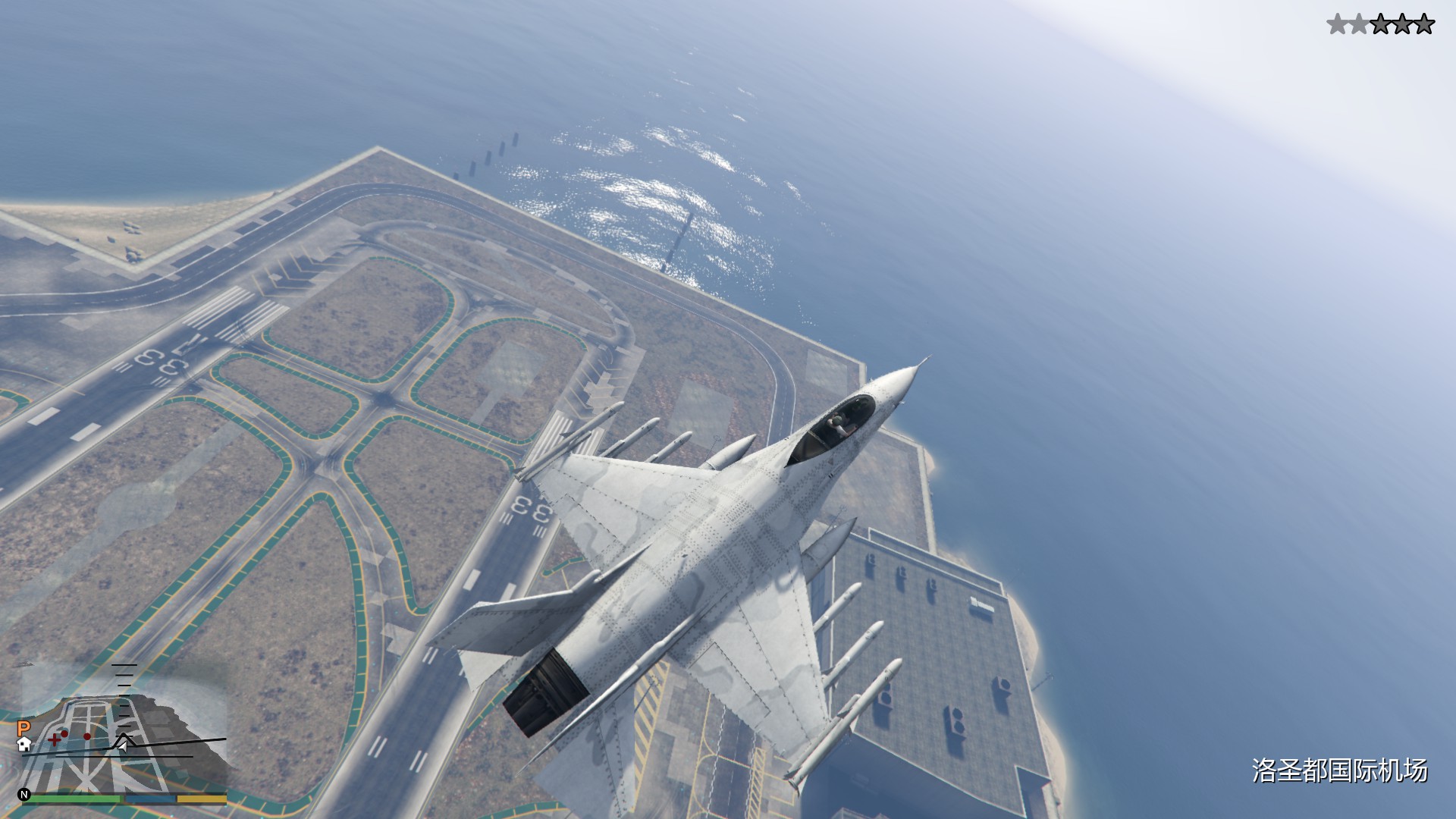Select the orange P marker on minimap

pyautogui.click(x=23, y=729)
